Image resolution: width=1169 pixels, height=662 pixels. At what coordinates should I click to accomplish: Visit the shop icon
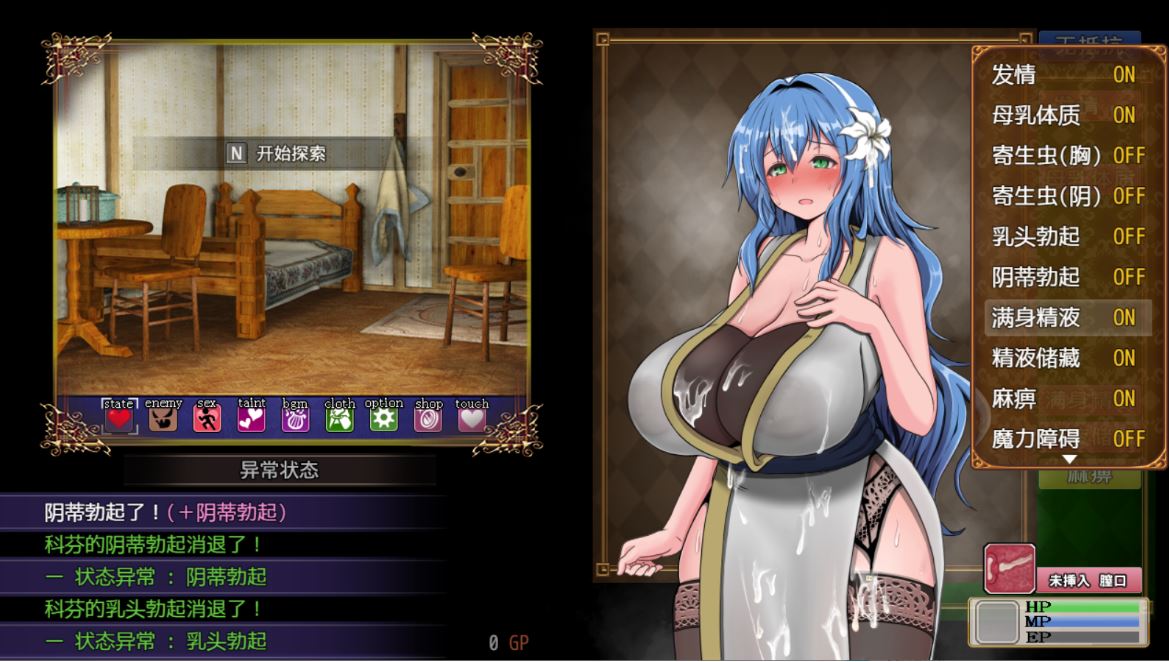(428, 419)
